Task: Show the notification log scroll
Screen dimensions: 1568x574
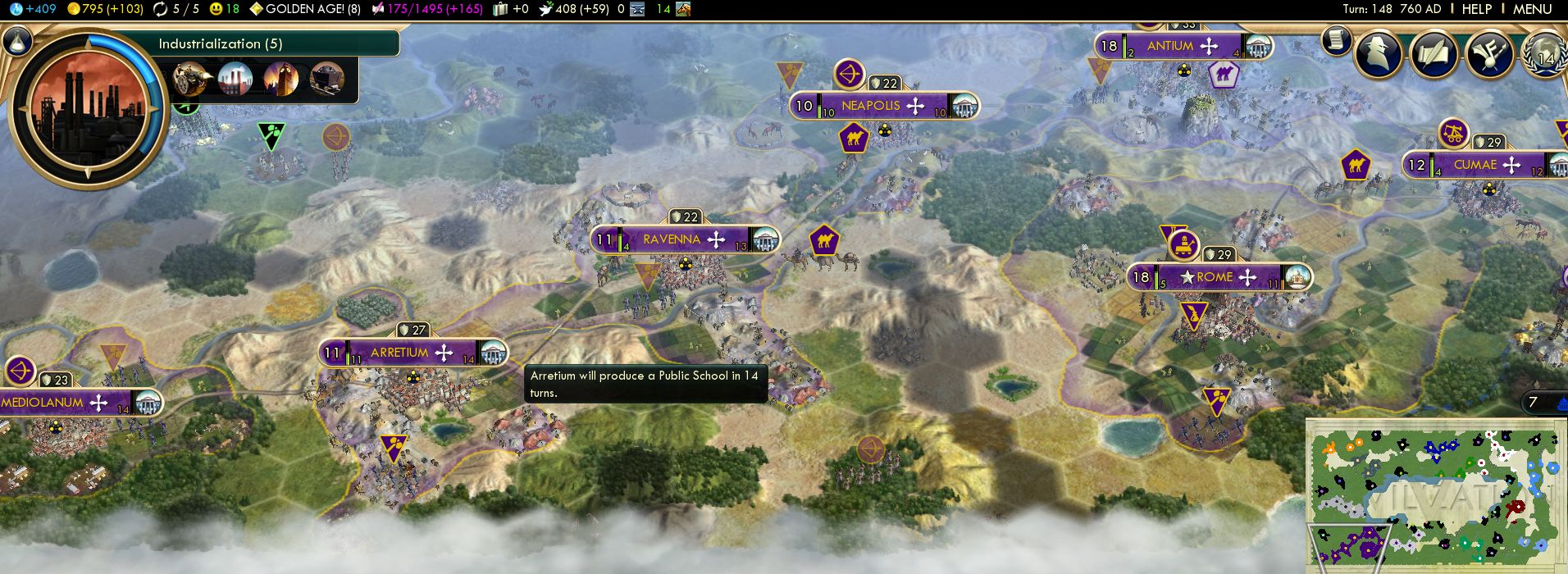Action: (1336, 39)
